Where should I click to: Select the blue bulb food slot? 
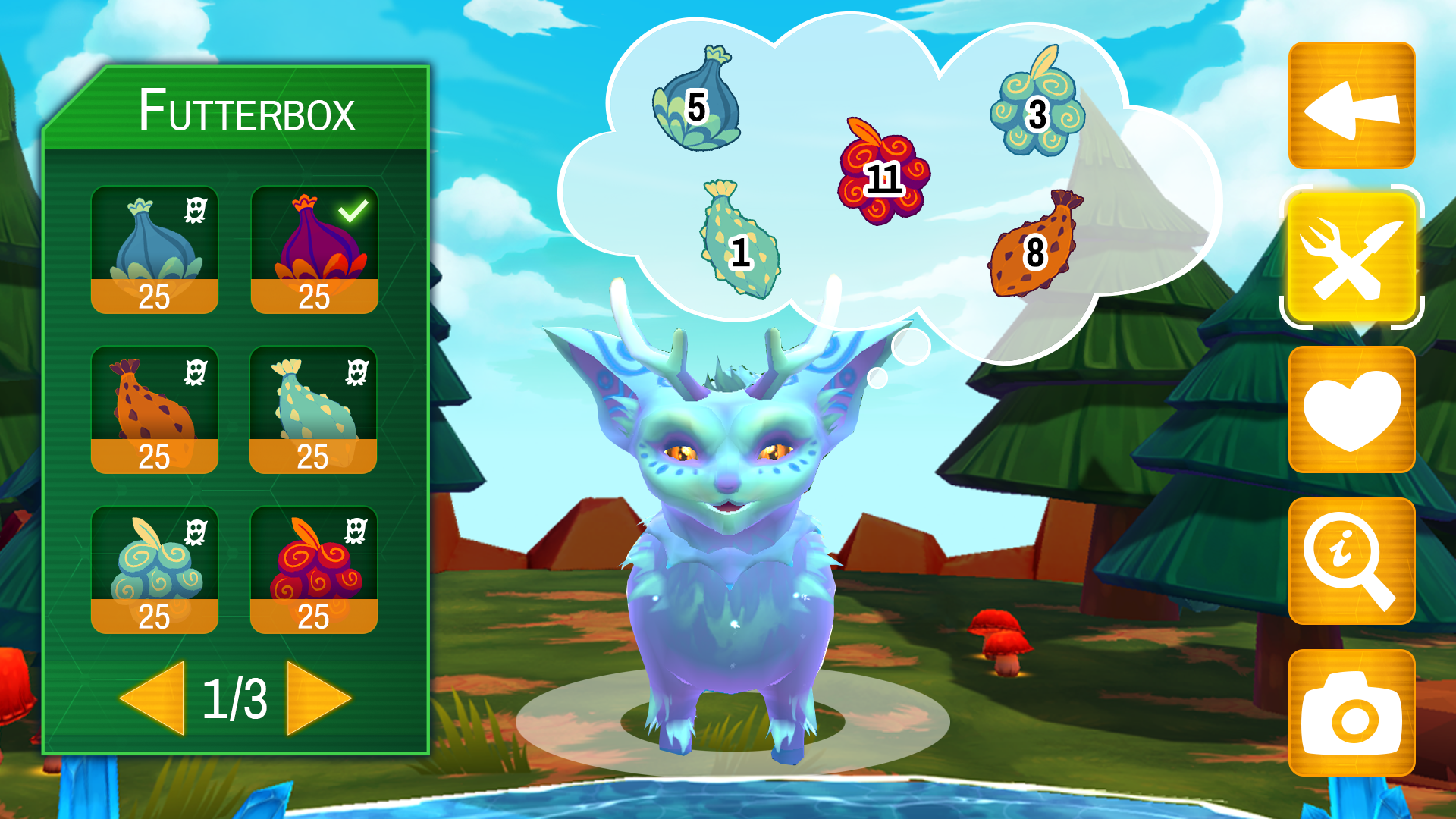point(155,249)
